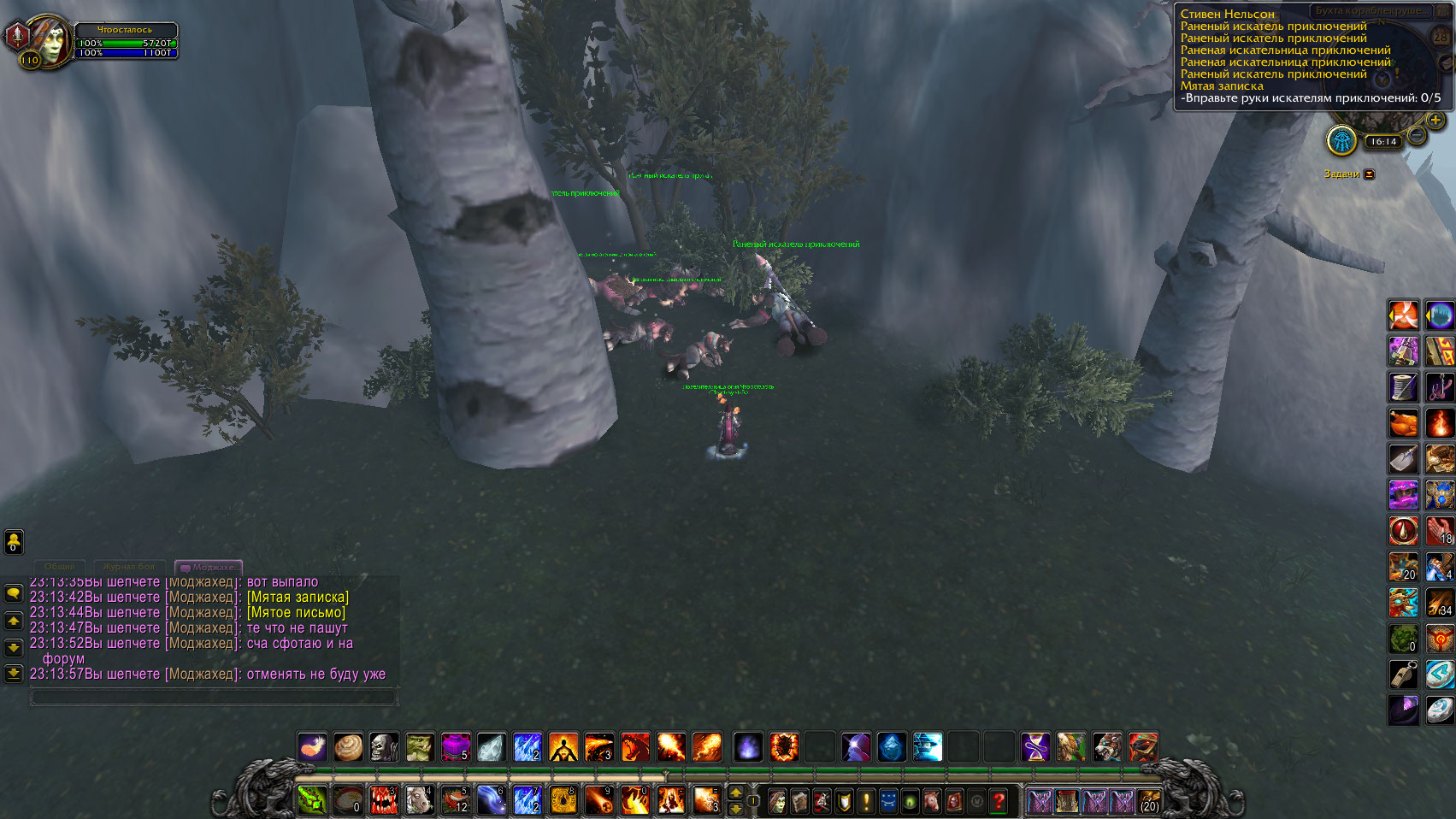Zoom out the minimap with minus button
Image resolution: width=1456 pixels, height=819 pixels.
1417,136
